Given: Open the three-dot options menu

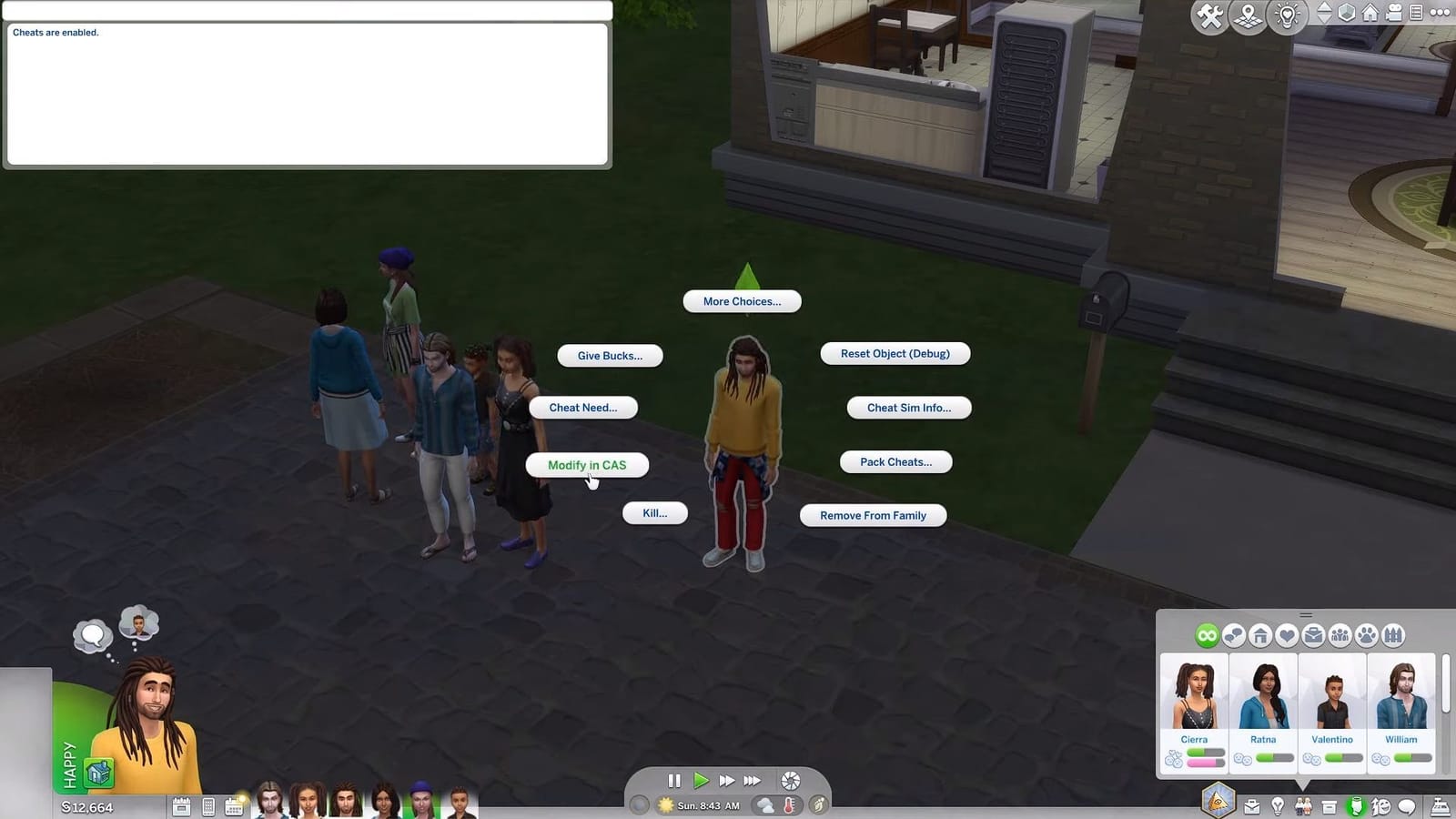Looking at the screenshot, I should point(1440,13).
